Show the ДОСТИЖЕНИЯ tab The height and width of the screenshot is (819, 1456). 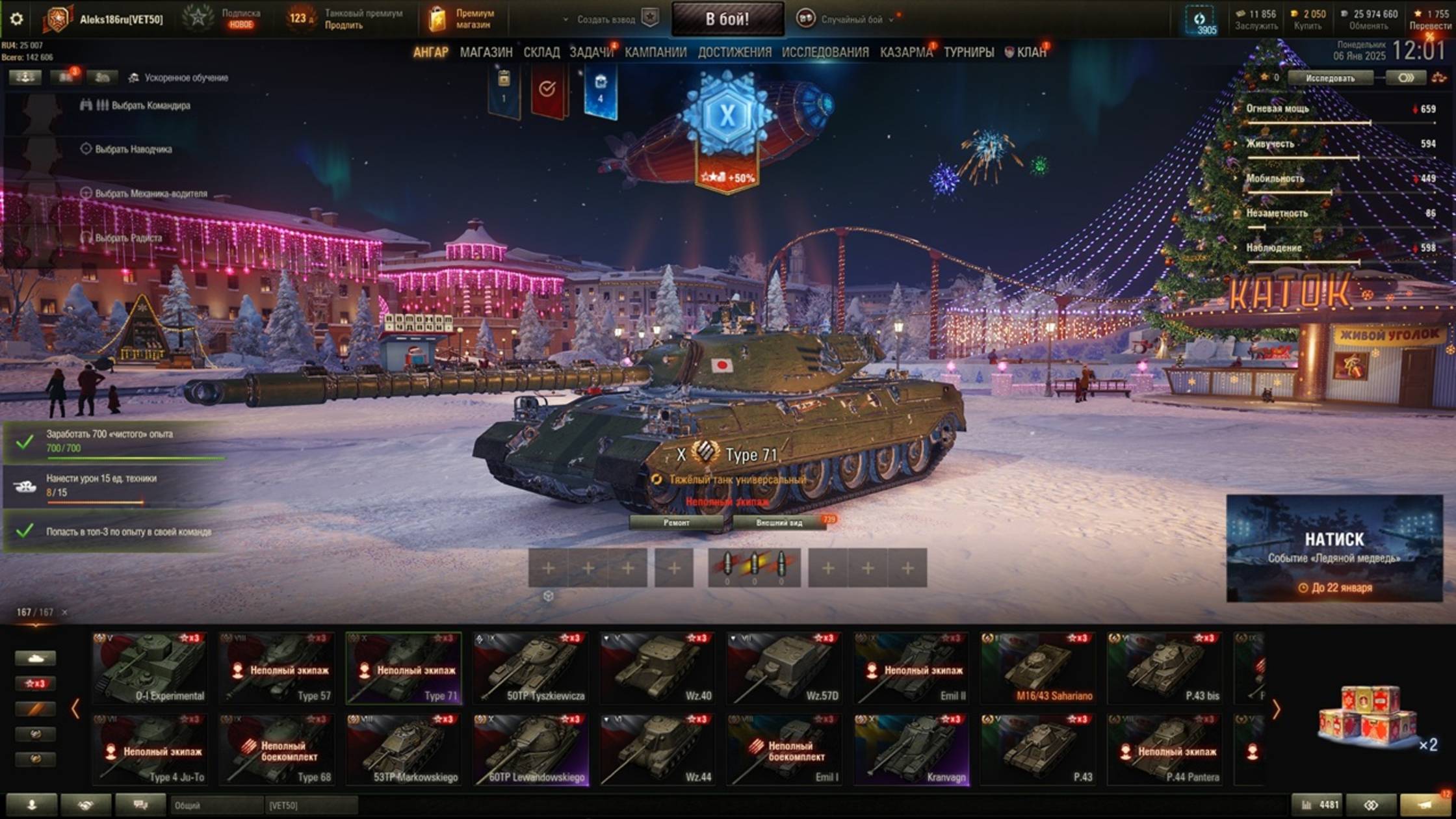click(734, 52)
